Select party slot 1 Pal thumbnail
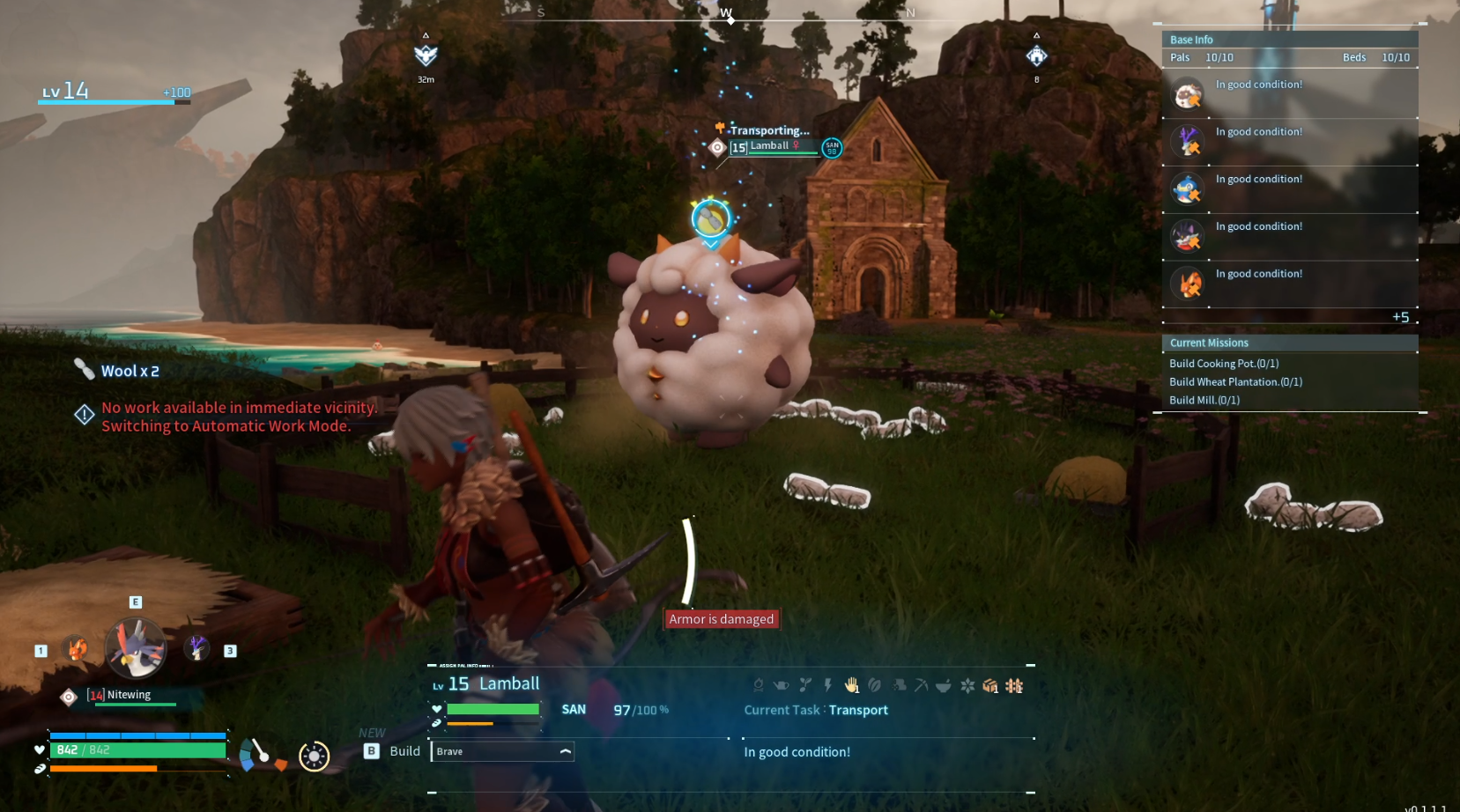 (77, 649)
